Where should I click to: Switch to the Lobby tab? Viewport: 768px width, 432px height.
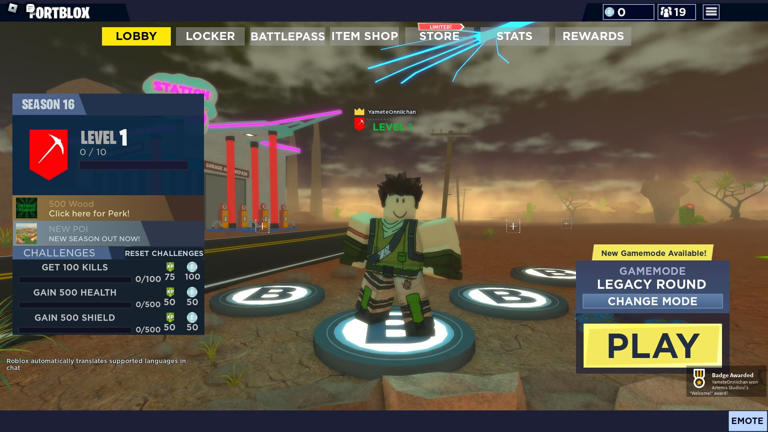click(136, 36)
